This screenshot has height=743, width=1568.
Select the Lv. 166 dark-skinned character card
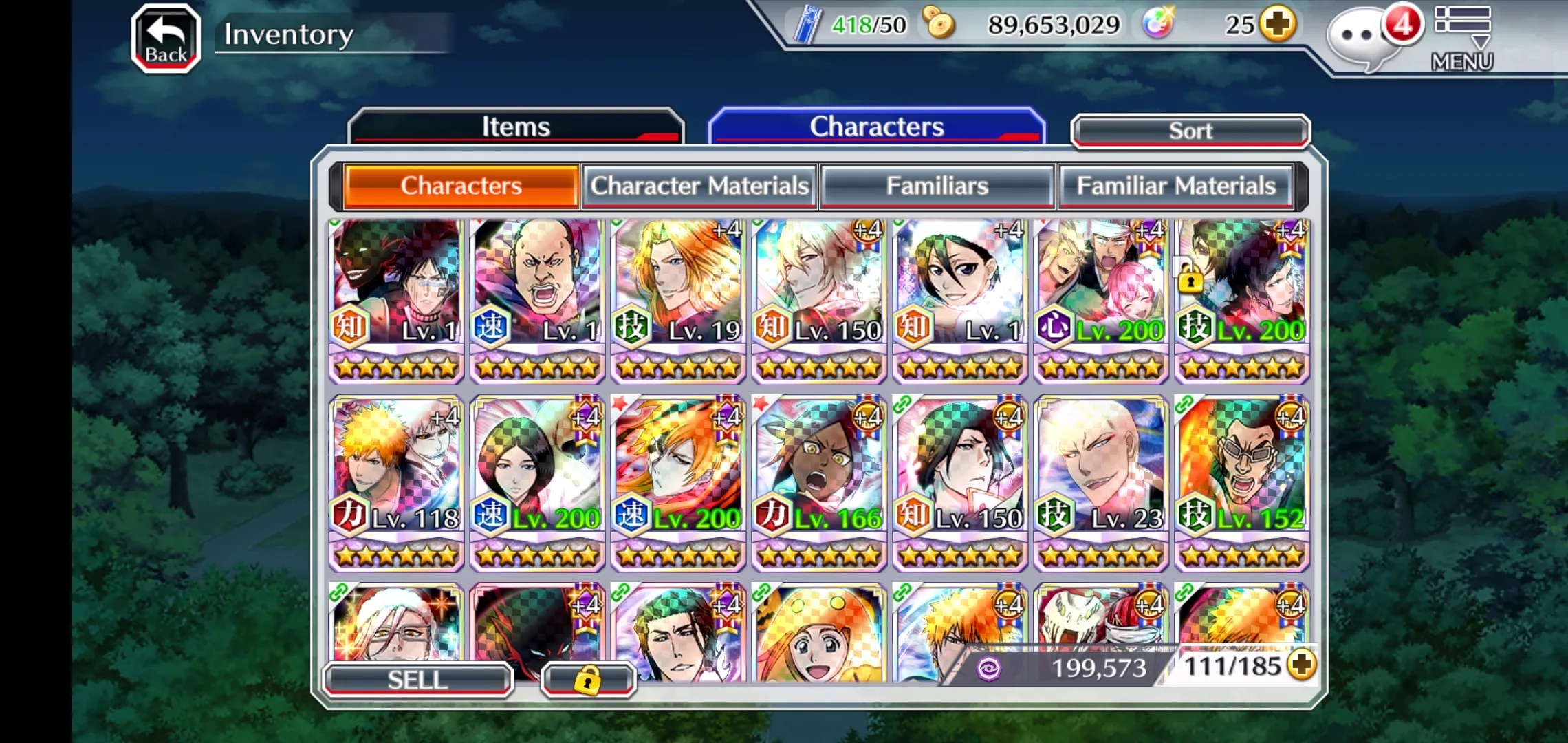tap(819, 483)
